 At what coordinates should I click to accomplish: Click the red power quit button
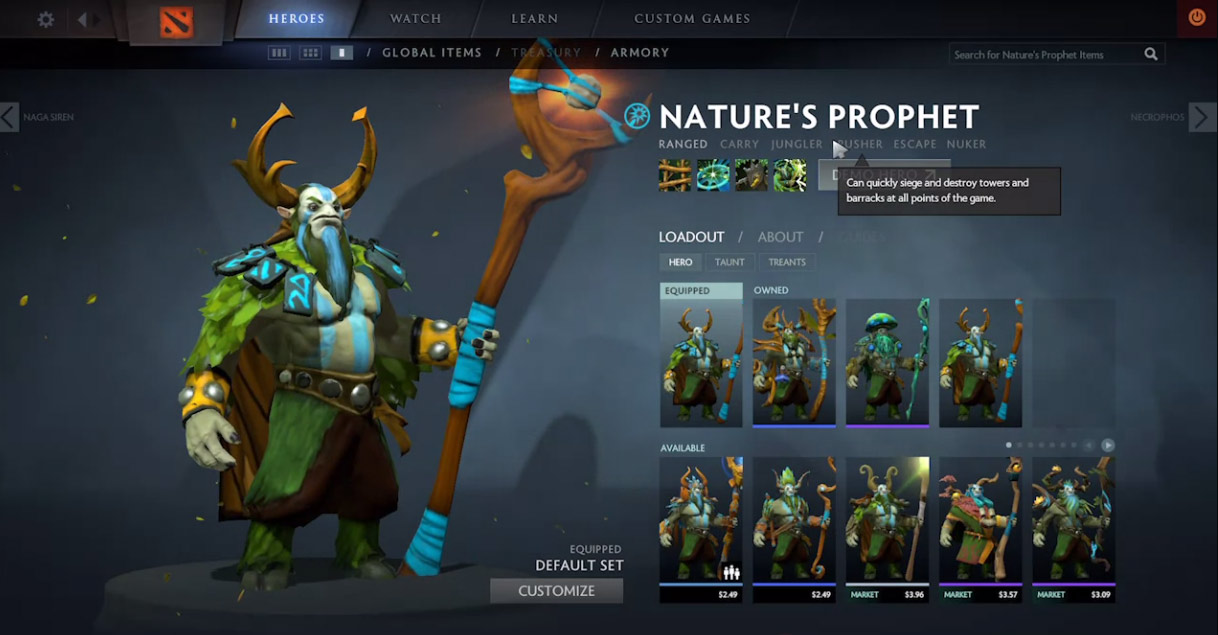click(1196, 18)
